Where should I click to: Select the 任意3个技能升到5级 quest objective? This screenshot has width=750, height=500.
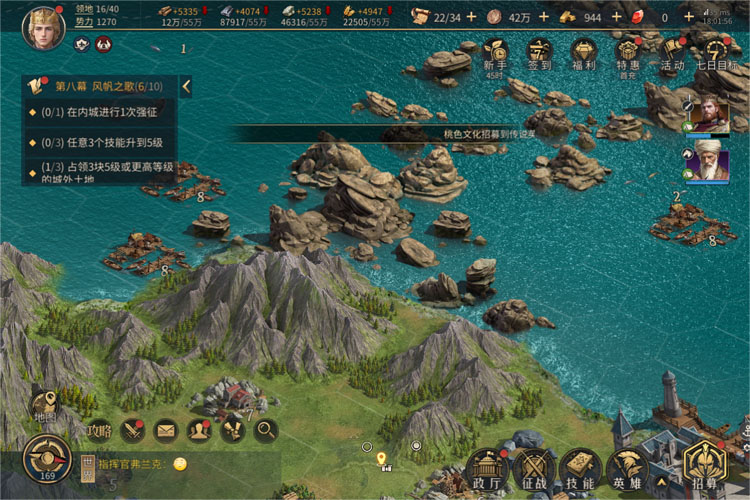click(x=100, y=142)
